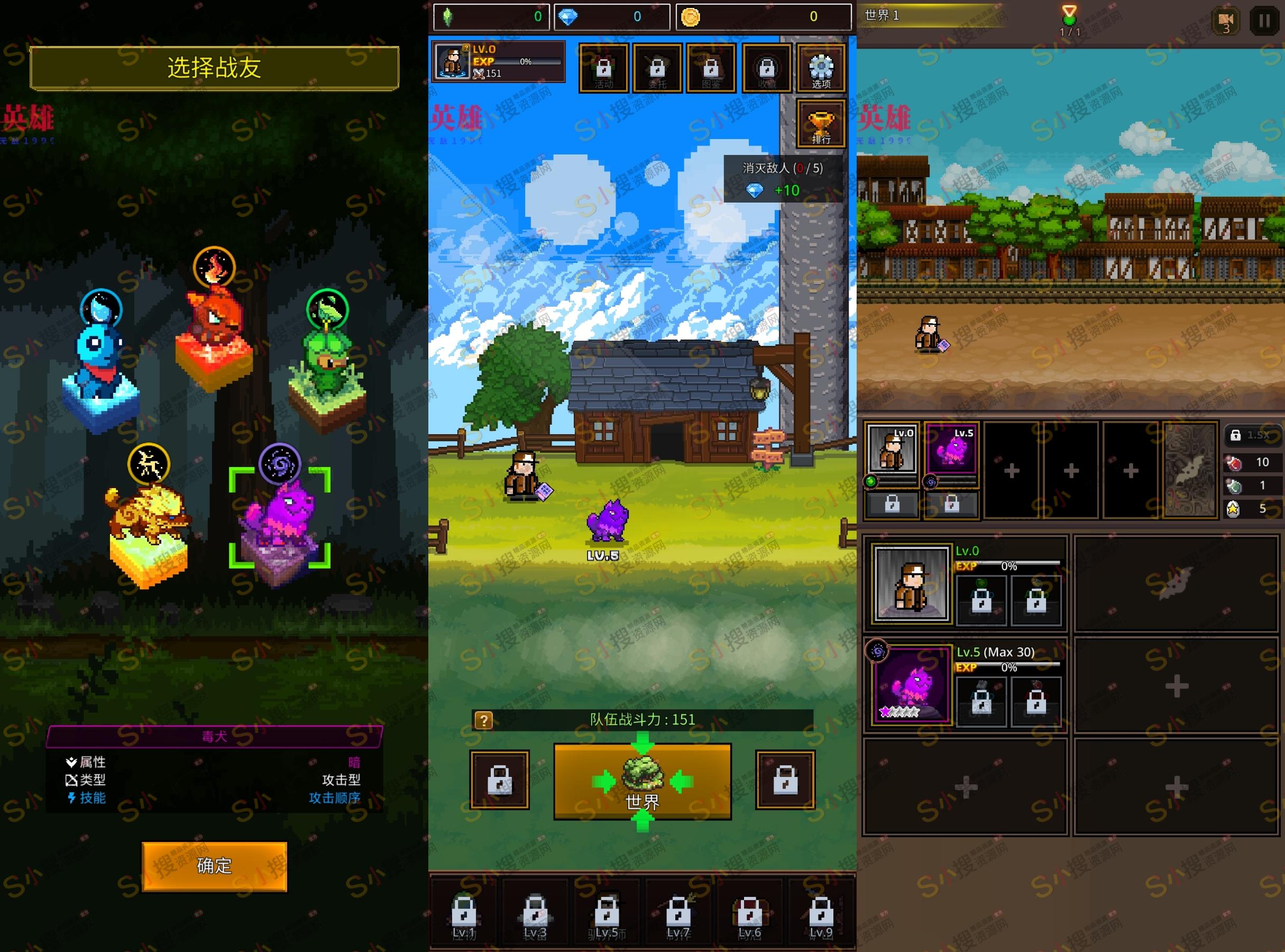Tap the locked 活动 event icon
Viewport: 1285px width, 952px height.
pos(604,68)
